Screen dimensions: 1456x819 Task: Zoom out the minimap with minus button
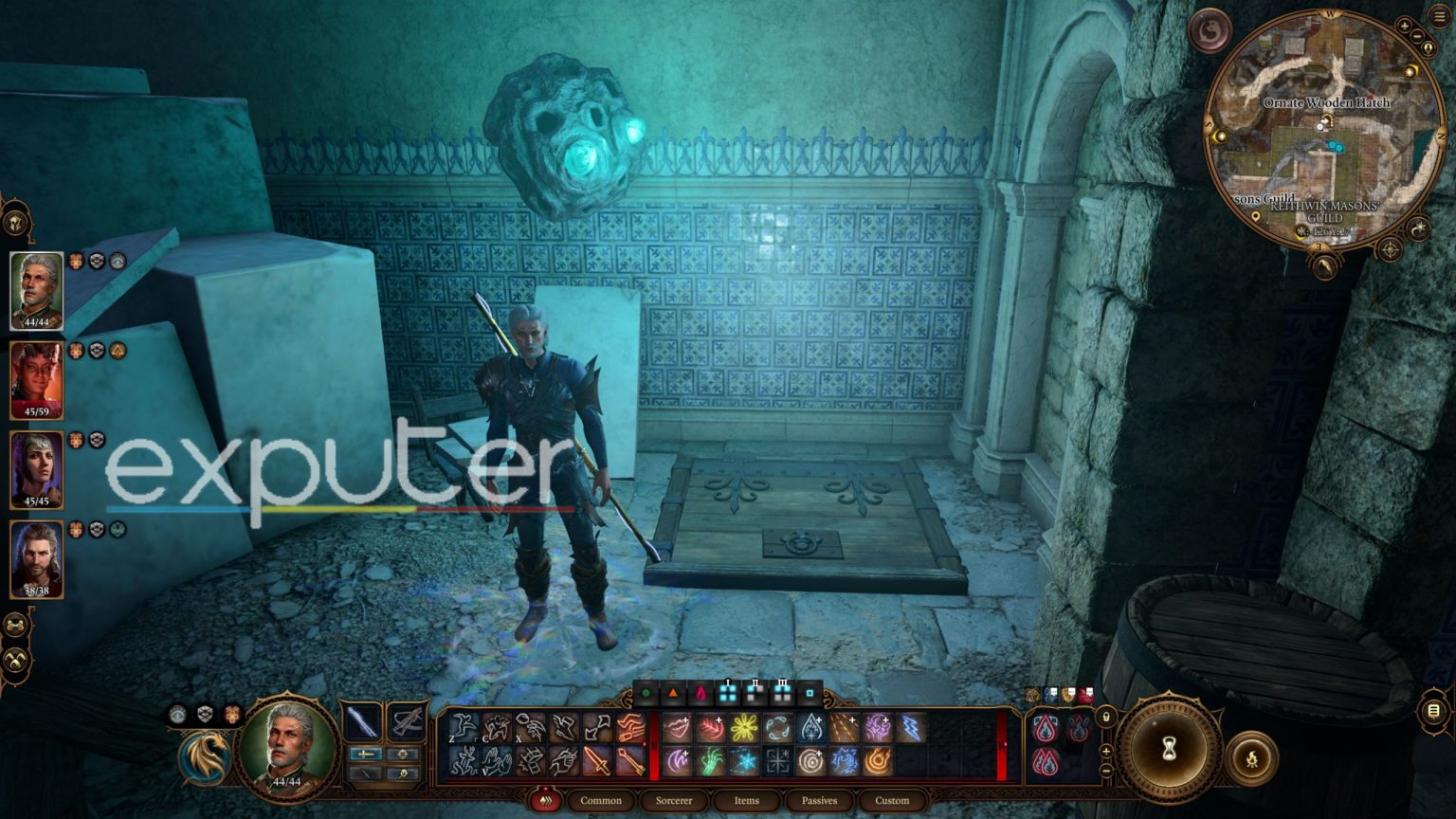(x=1415, y=36)
